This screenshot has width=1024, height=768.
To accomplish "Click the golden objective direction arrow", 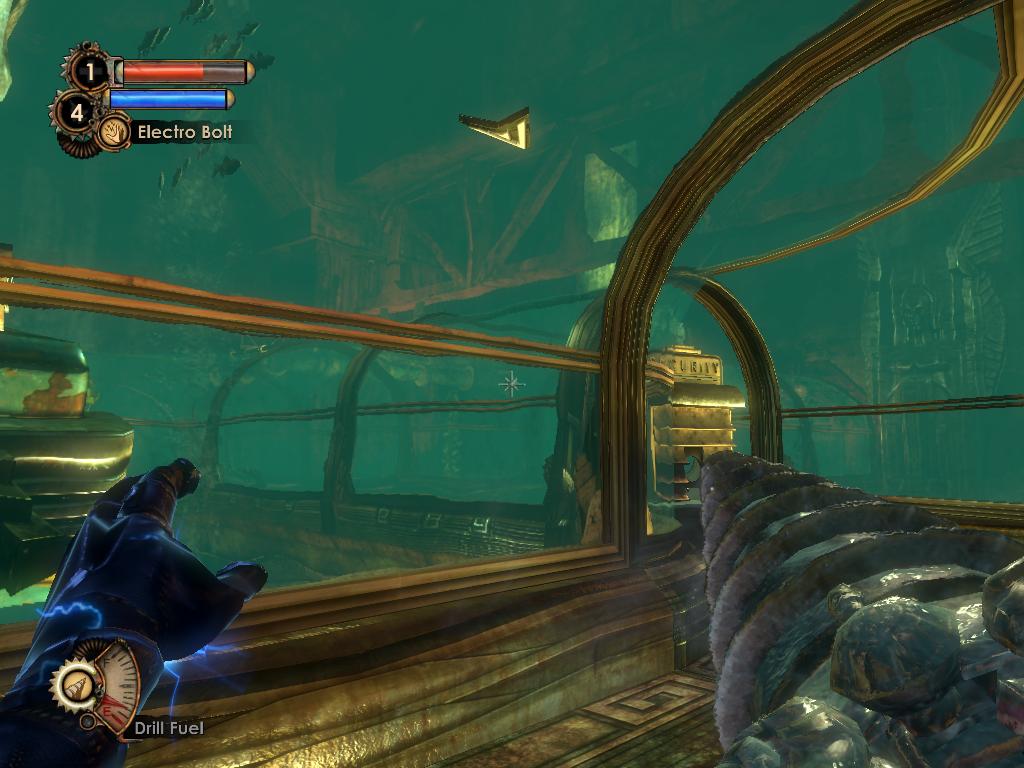I will point(500,128).
